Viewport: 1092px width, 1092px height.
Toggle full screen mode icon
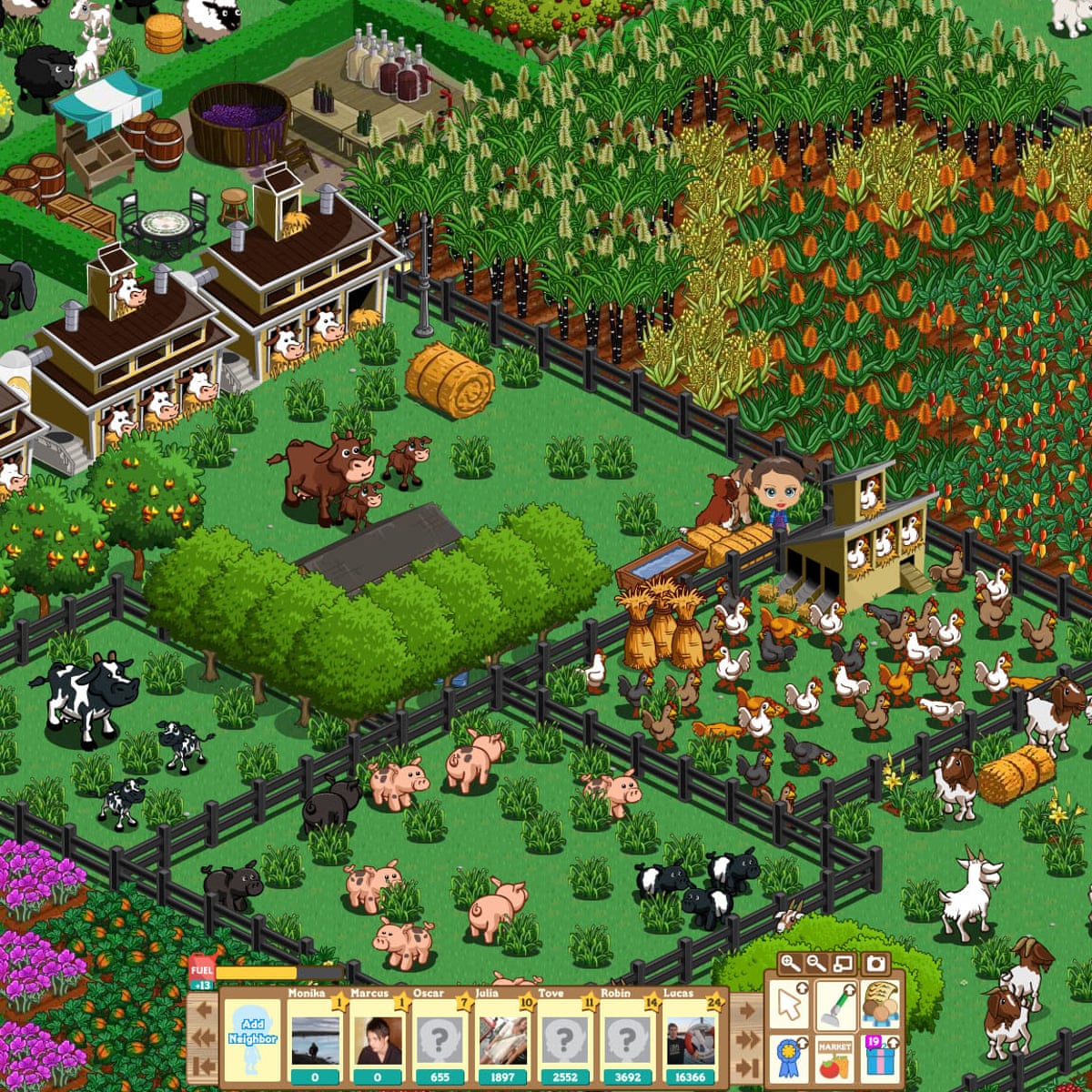pyautogui.click(x=844, y=964)
